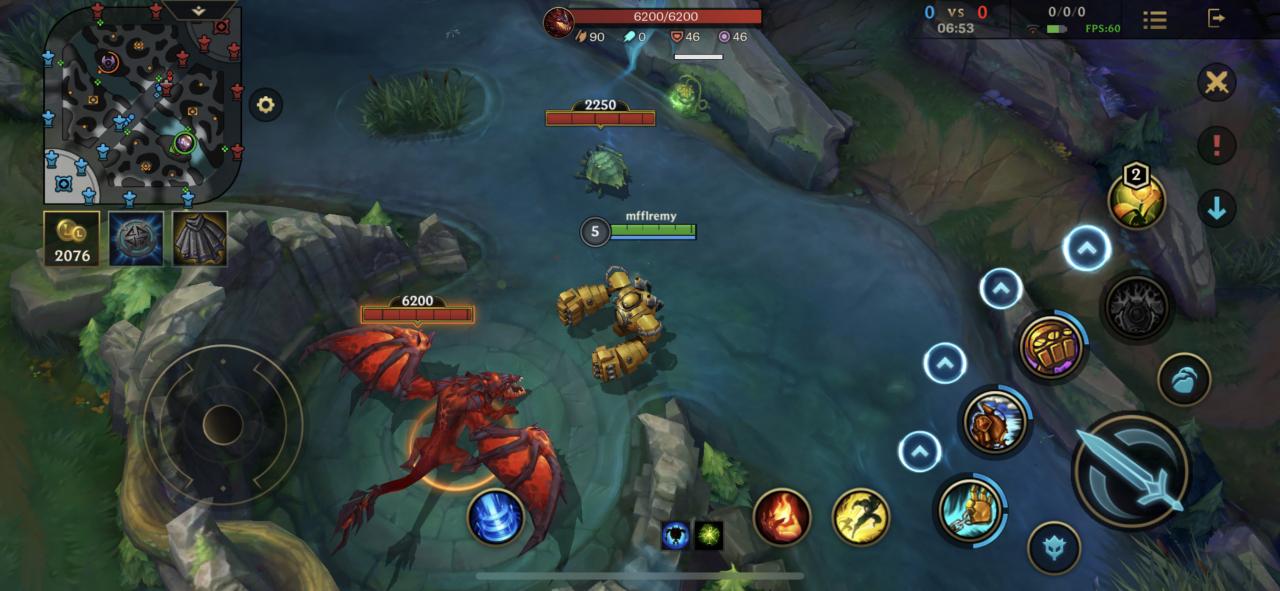Activate the blue Recall button
Viewport: 1280px width, 591px height.
click(x=496, y=516)
